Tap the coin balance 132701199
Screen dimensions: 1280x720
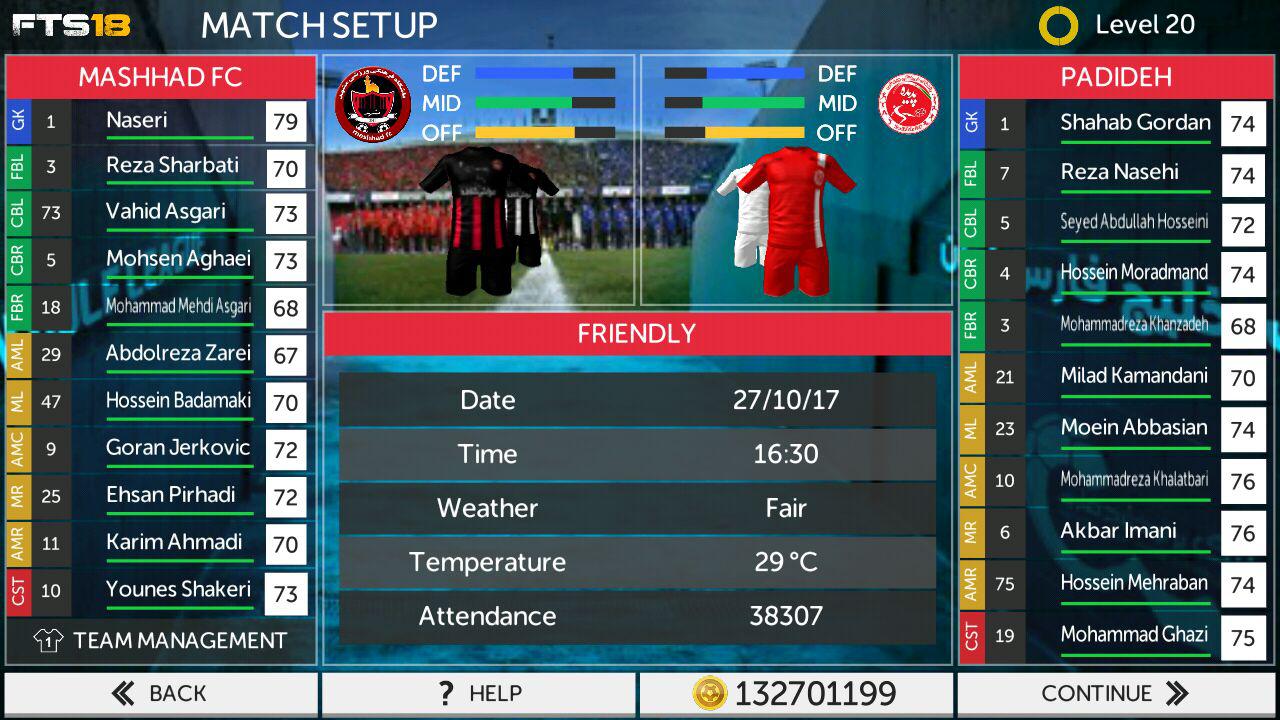[796, 693]
